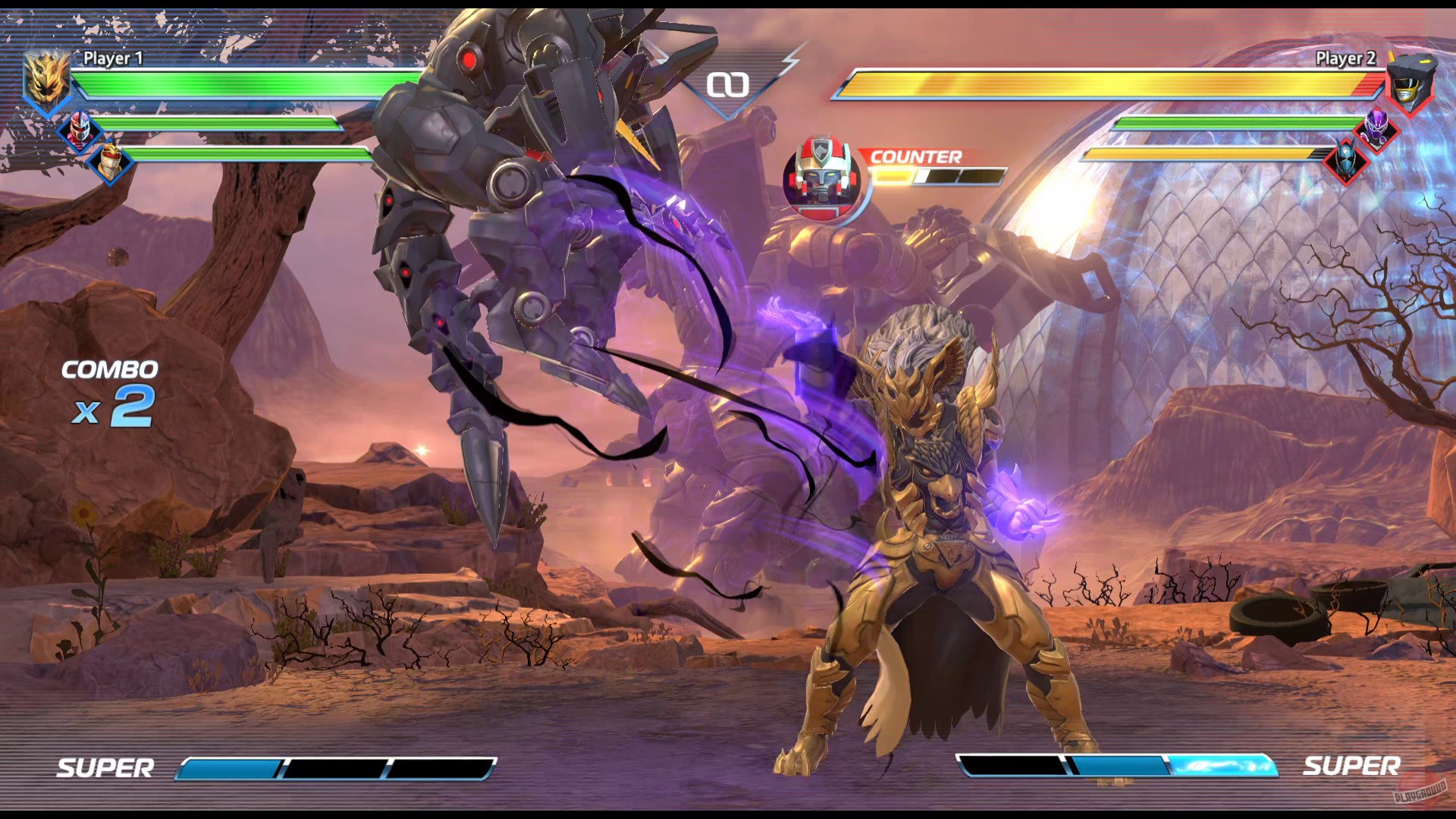Select Player 1's golden masked fighter portrait

(x=47, y=78)
